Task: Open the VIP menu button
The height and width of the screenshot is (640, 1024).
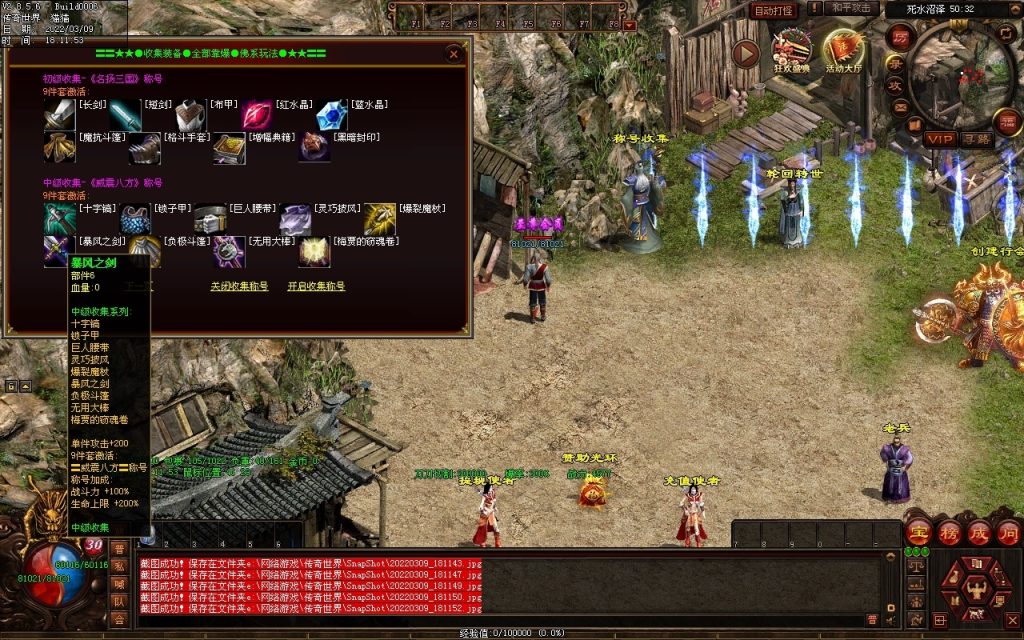Action: coord(939,139)
